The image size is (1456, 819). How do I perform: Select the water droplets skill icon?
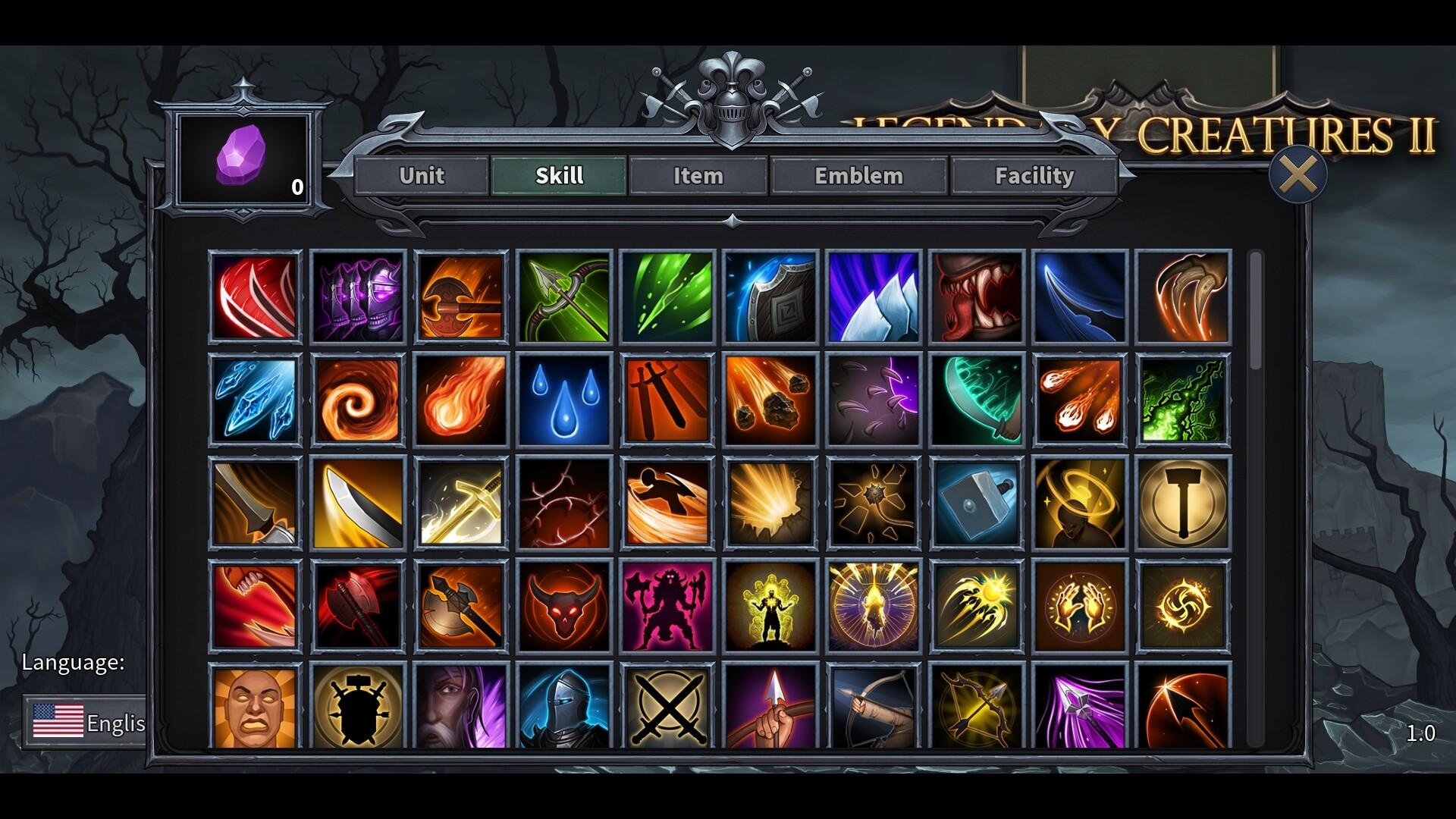563,398
